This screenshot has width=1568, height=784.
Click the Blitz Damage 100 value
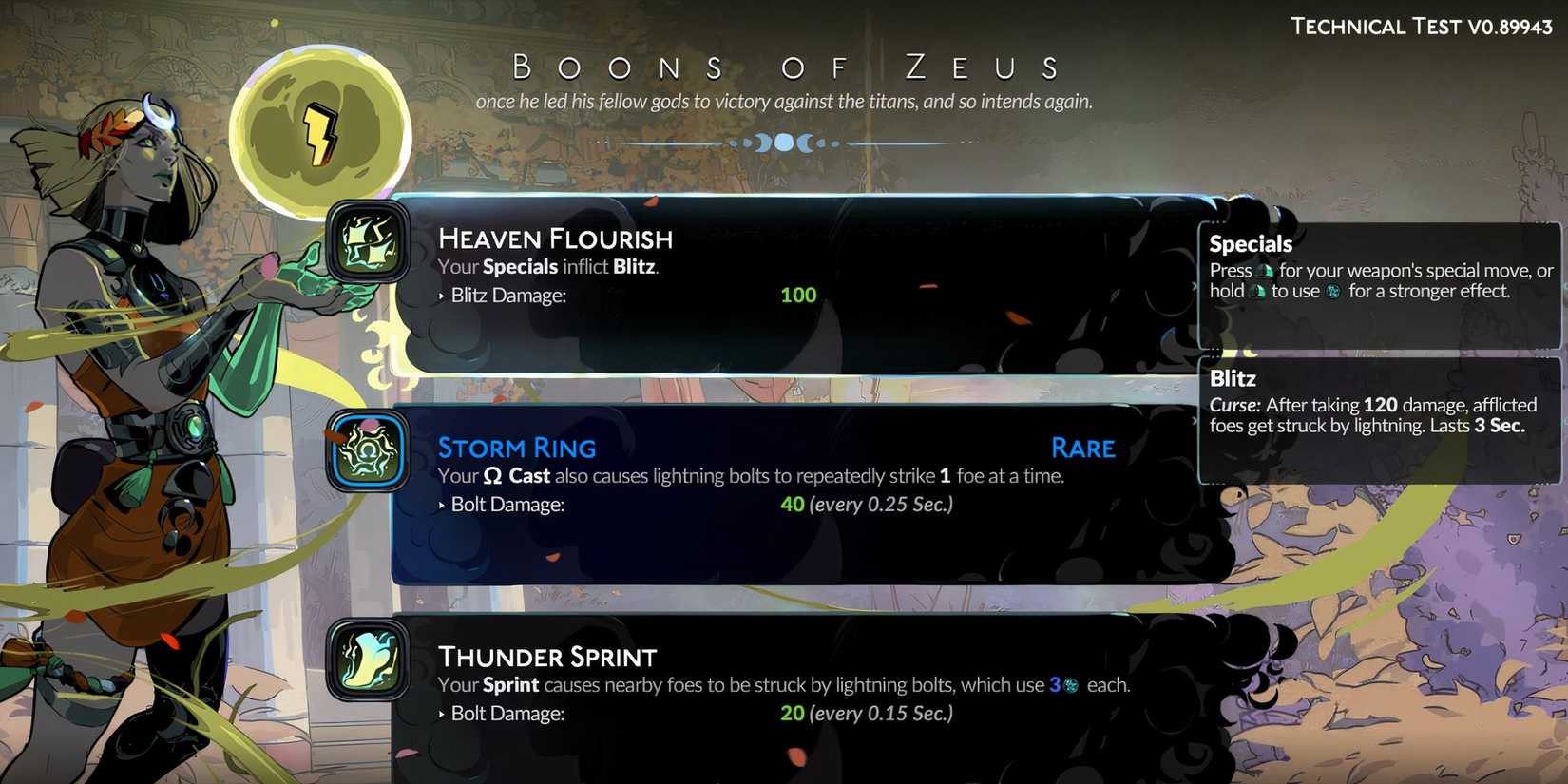tap(797, 295)
